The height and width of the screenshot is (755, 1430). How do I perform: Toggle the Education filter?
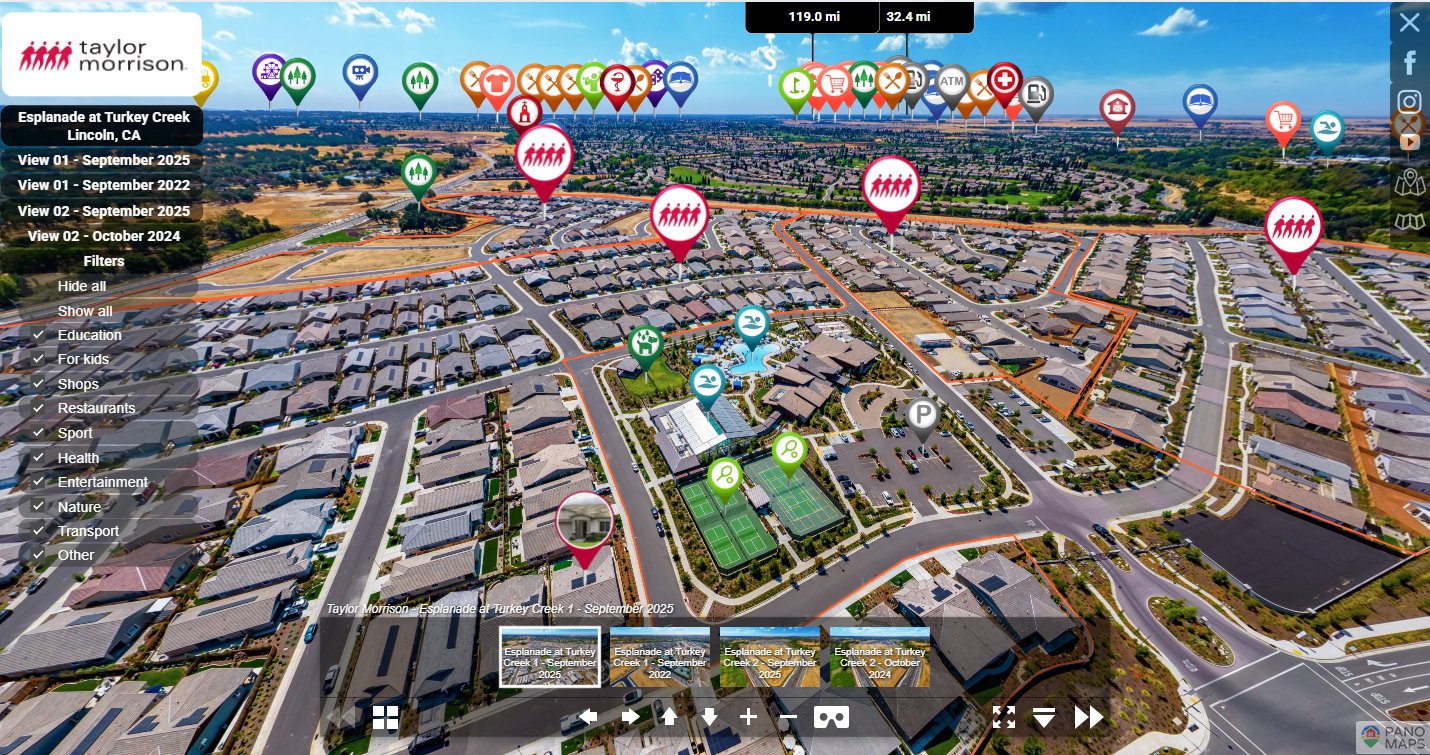coord(89,335)
